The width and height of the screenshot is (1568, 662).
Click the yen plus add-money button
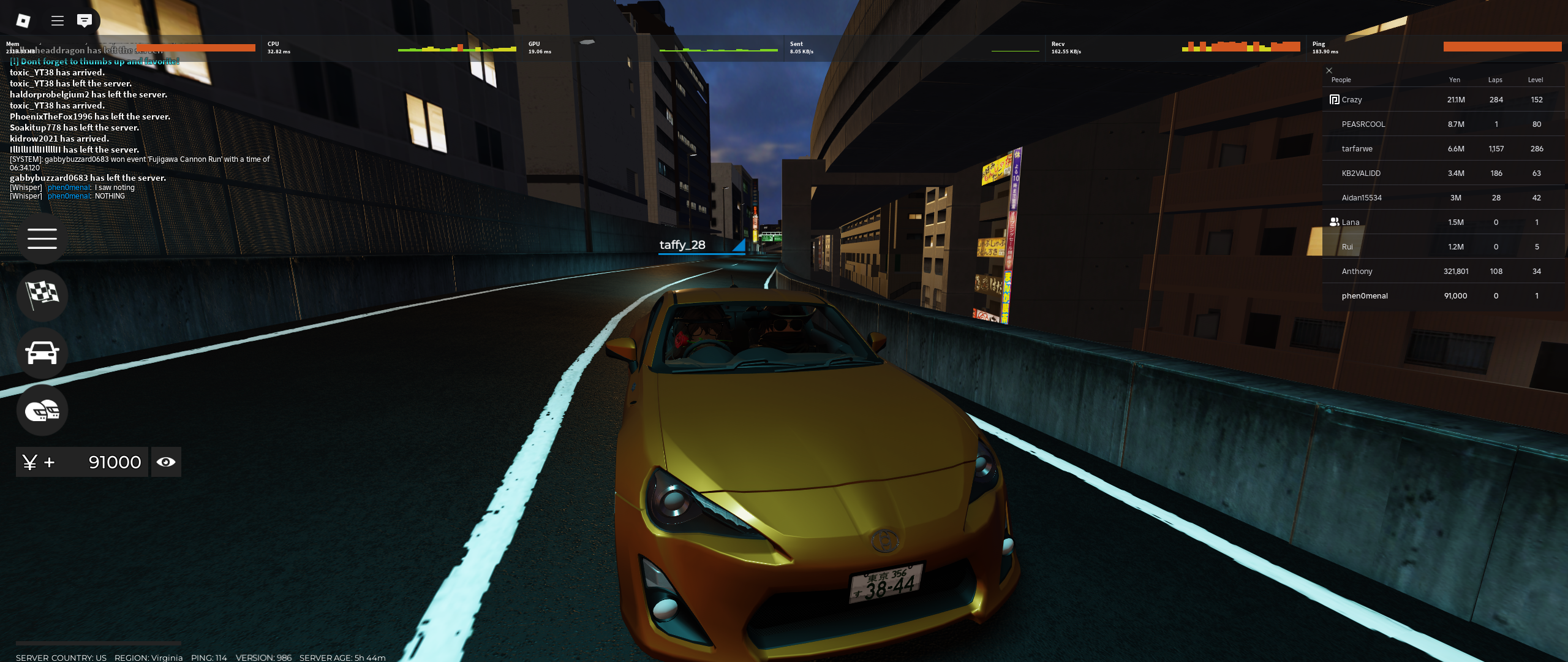(x=39, y=462)
